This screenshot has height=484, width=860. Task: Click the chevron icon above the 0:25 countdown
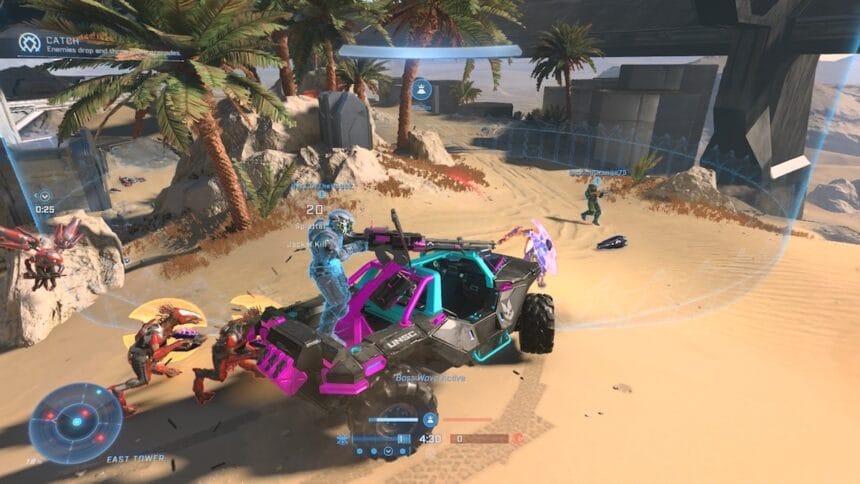tap(43, 197)
